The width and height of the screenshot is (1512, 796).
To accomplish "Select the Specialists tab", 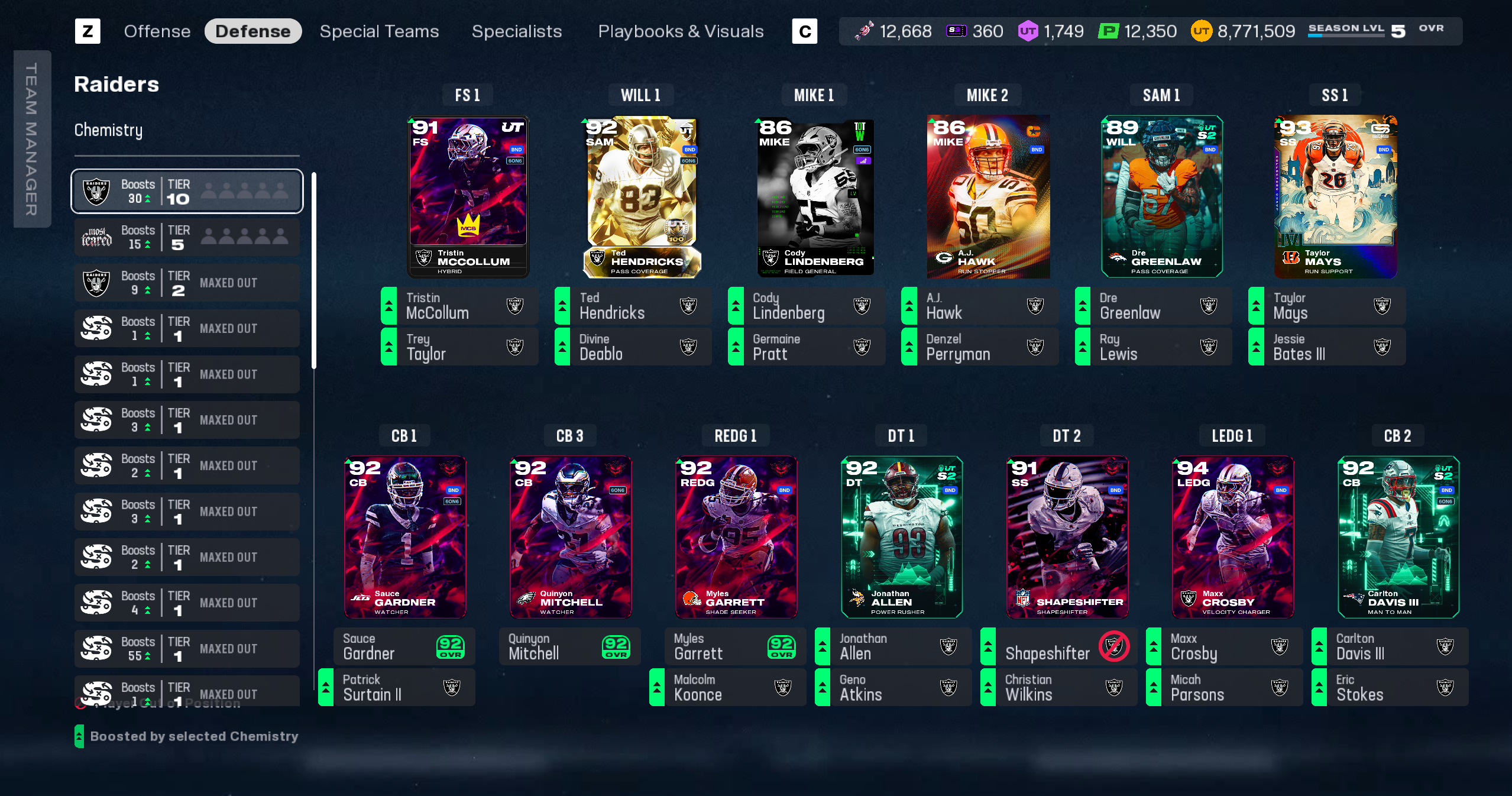I will [x=516, y=31].
